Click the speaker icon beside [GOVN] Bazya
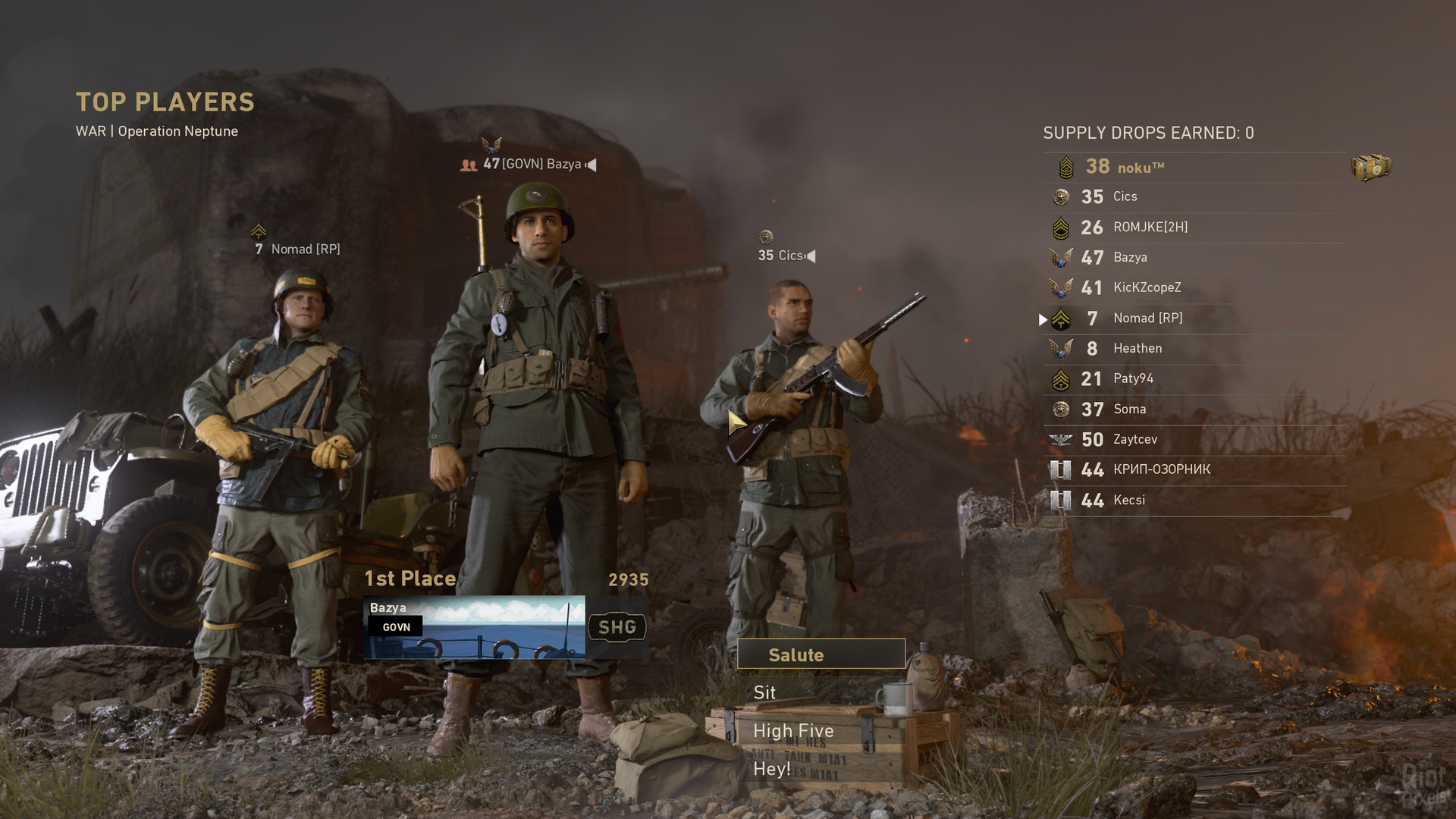This screenshot has width=1456, height=819. [591, 165]
